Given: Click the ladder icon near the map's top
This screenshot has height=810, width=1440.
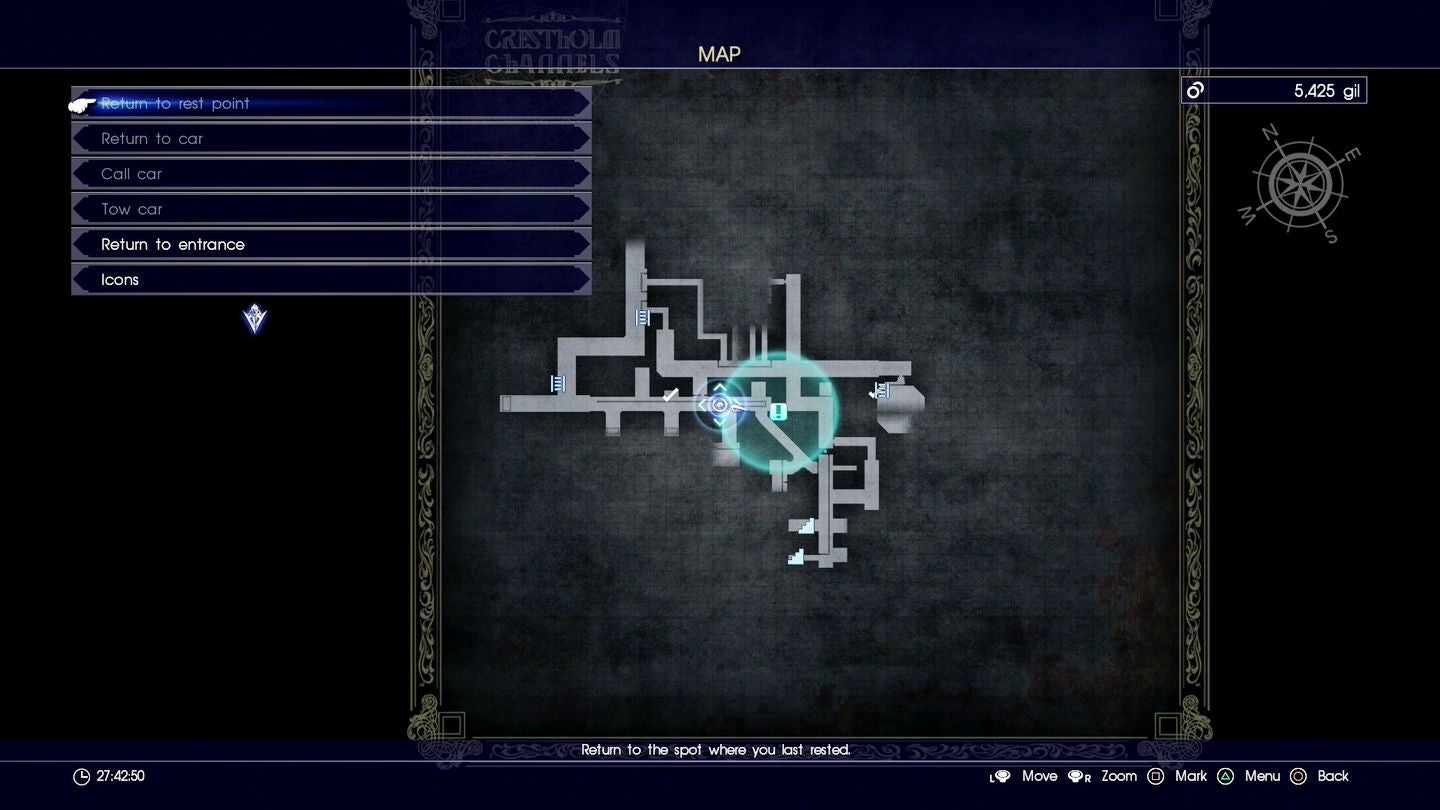Looking at the screenshot, I should [643, 317].
